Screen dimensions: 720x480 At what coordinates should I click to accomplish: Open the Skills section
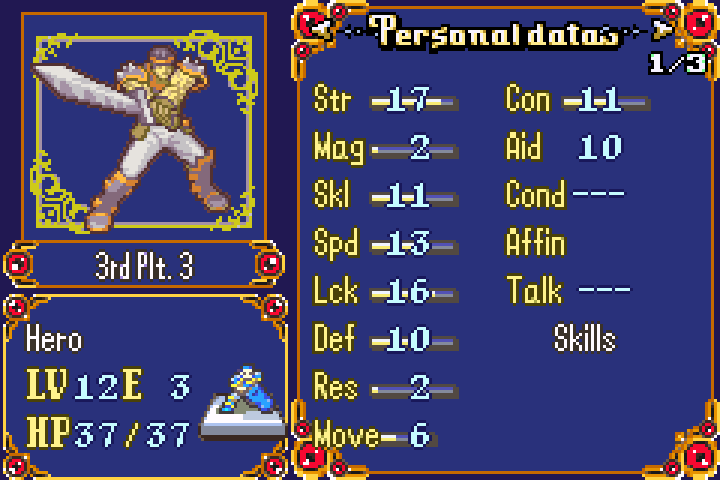[584, 339]
